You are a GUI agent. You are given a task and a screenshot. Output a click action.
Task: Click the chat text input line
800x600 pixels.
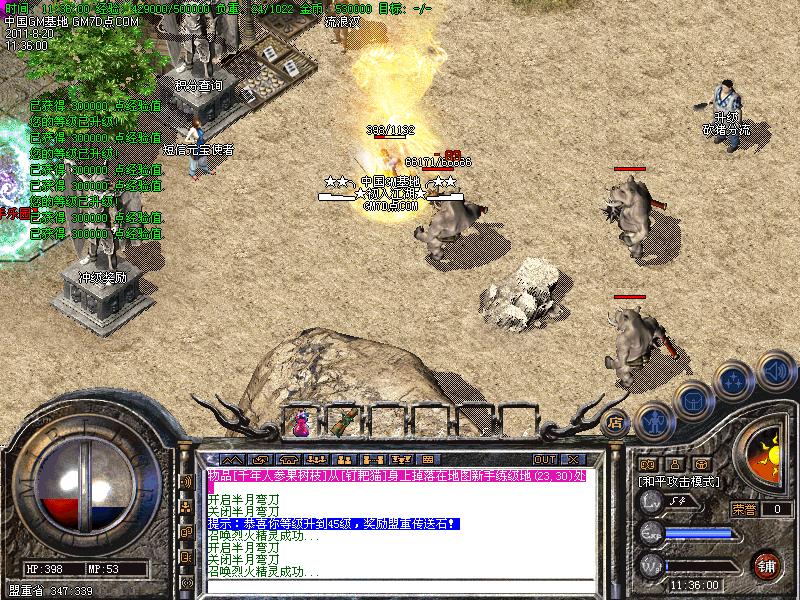tap(400, 587)
